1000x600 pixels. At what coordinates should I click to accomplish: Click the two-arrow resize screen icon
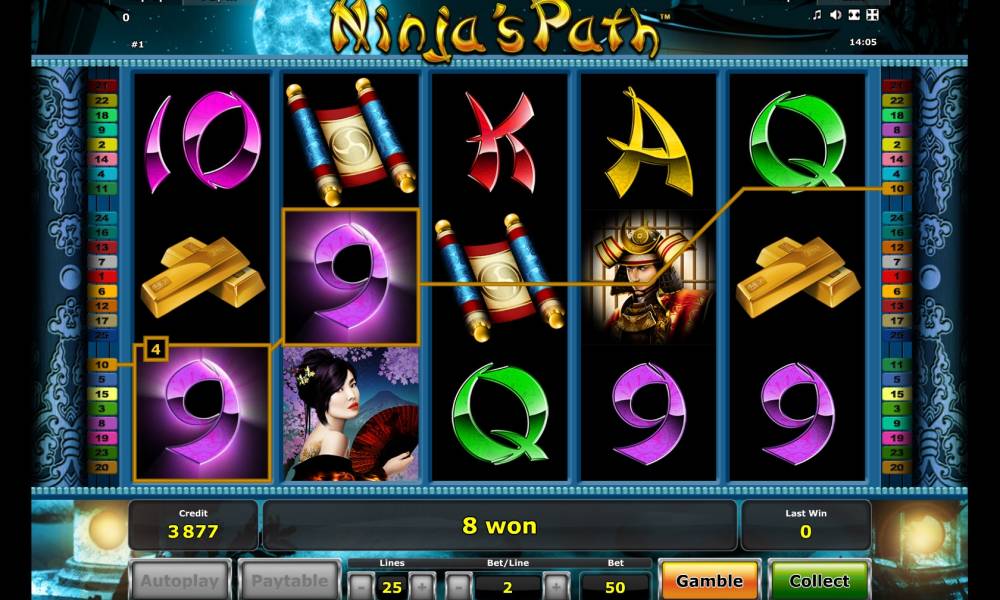(x=853, y=15)
